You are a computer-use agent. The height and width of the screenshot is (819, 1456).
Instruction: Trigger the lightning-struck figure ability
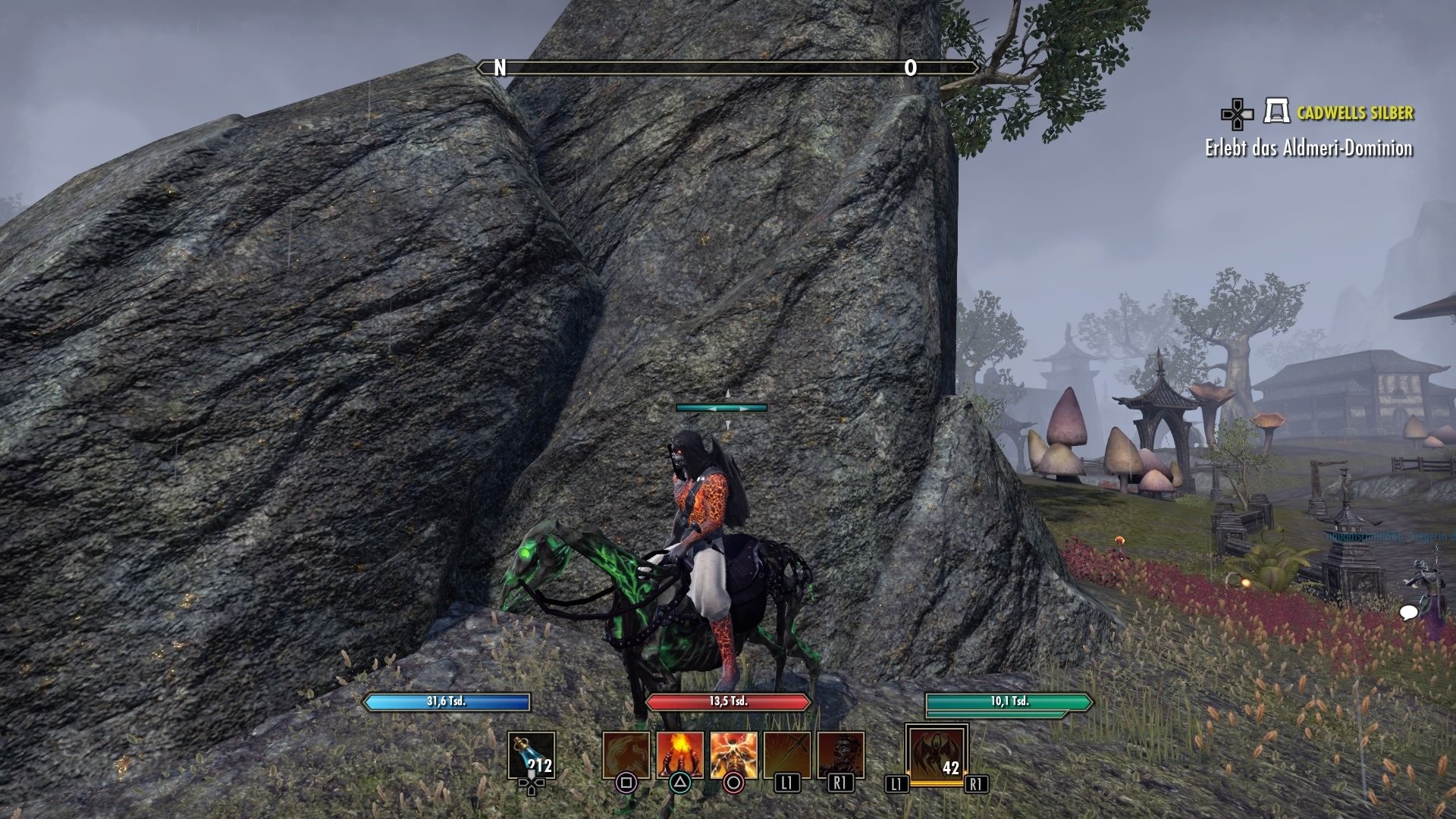pyautogui.click(x=733, y=755)
